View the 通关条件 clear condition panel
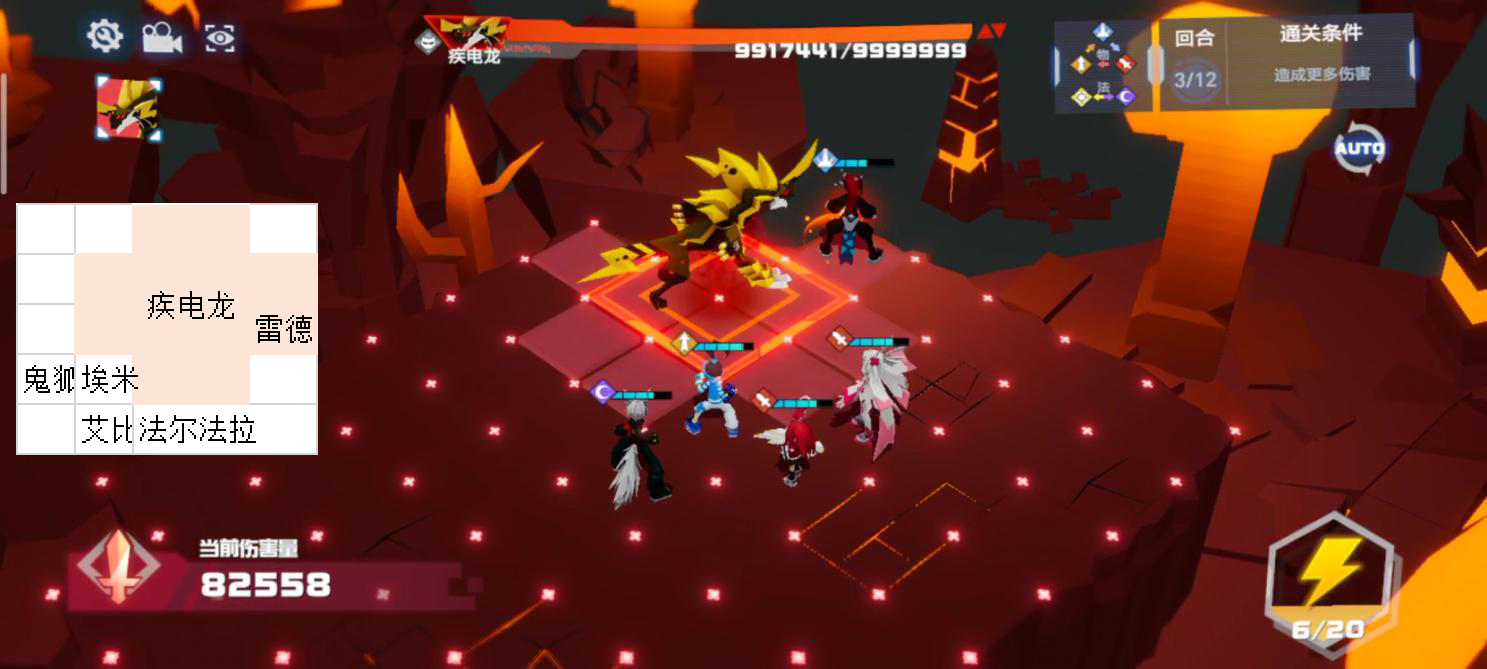The width and height of the screenshot is (1487, 669). [x=1321, y=60]
